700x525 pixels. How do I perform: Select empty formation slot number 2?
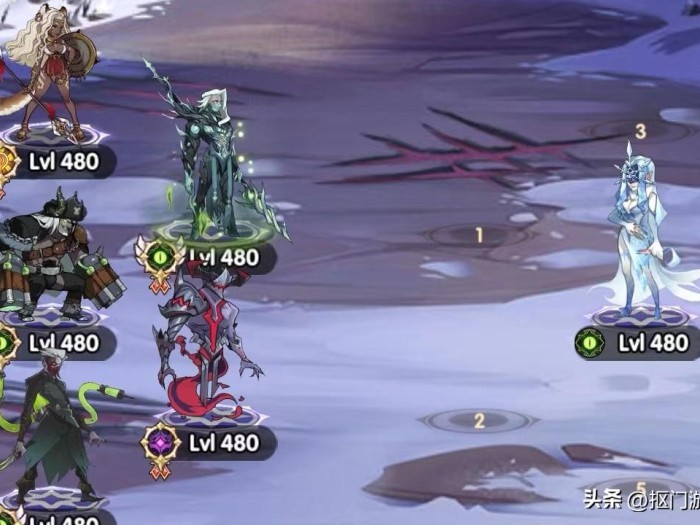point(478,421)
